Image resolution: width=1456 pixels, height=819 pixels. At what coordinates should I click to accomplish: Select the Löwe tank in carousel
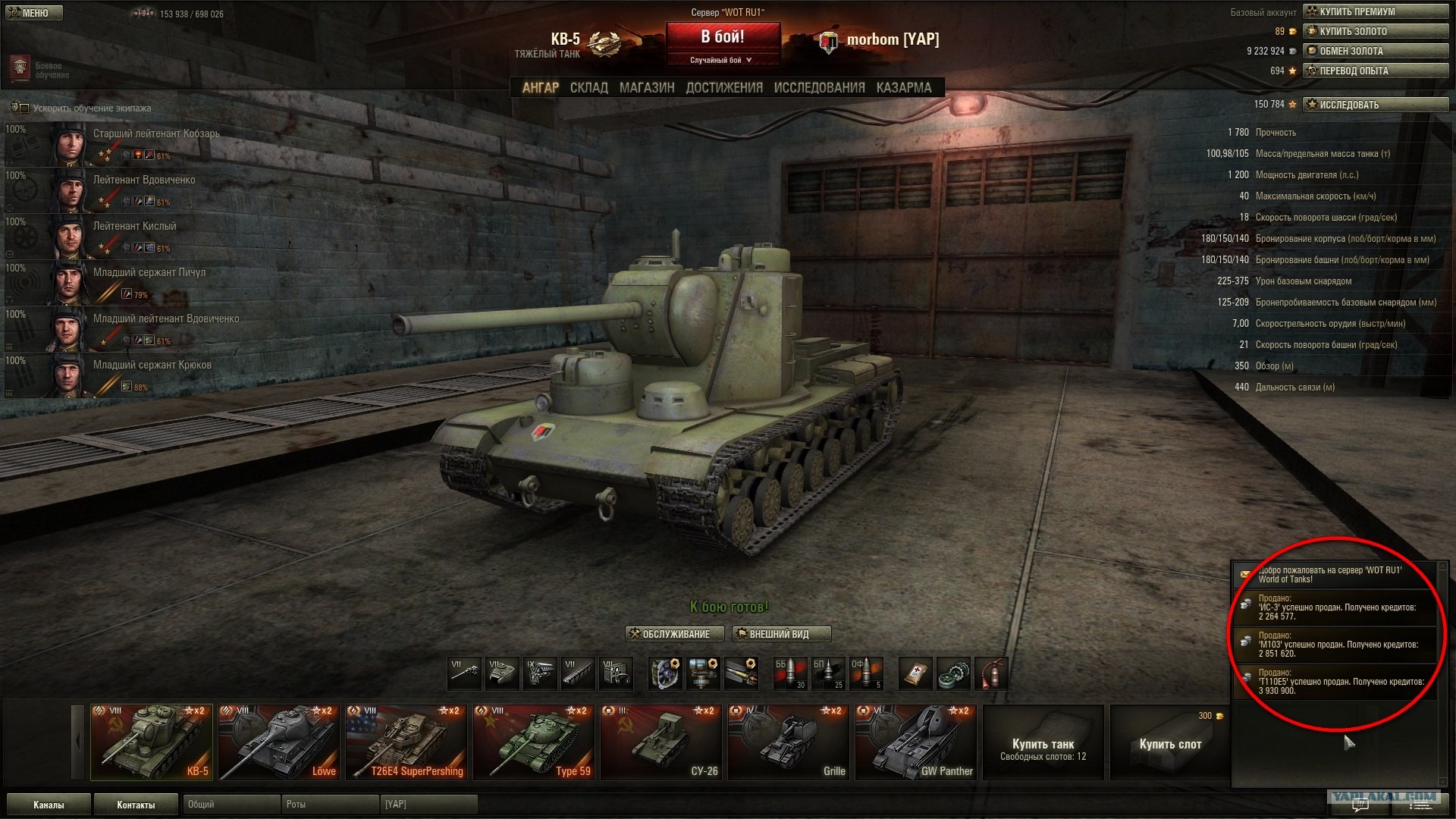[278, 742]
